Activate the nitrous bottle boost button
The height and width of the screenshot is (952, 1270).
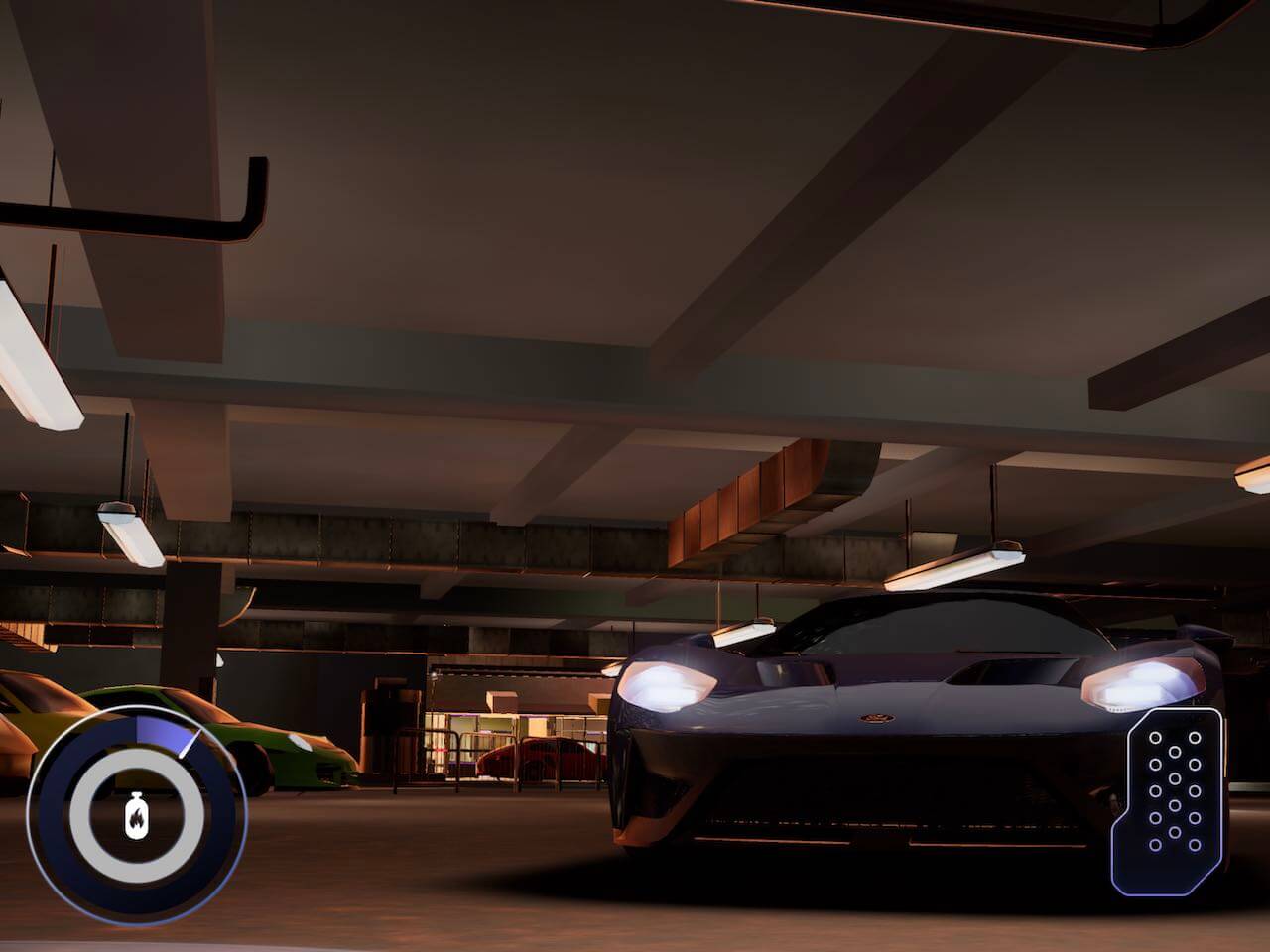pyautogui.click(x=136, y=818)
